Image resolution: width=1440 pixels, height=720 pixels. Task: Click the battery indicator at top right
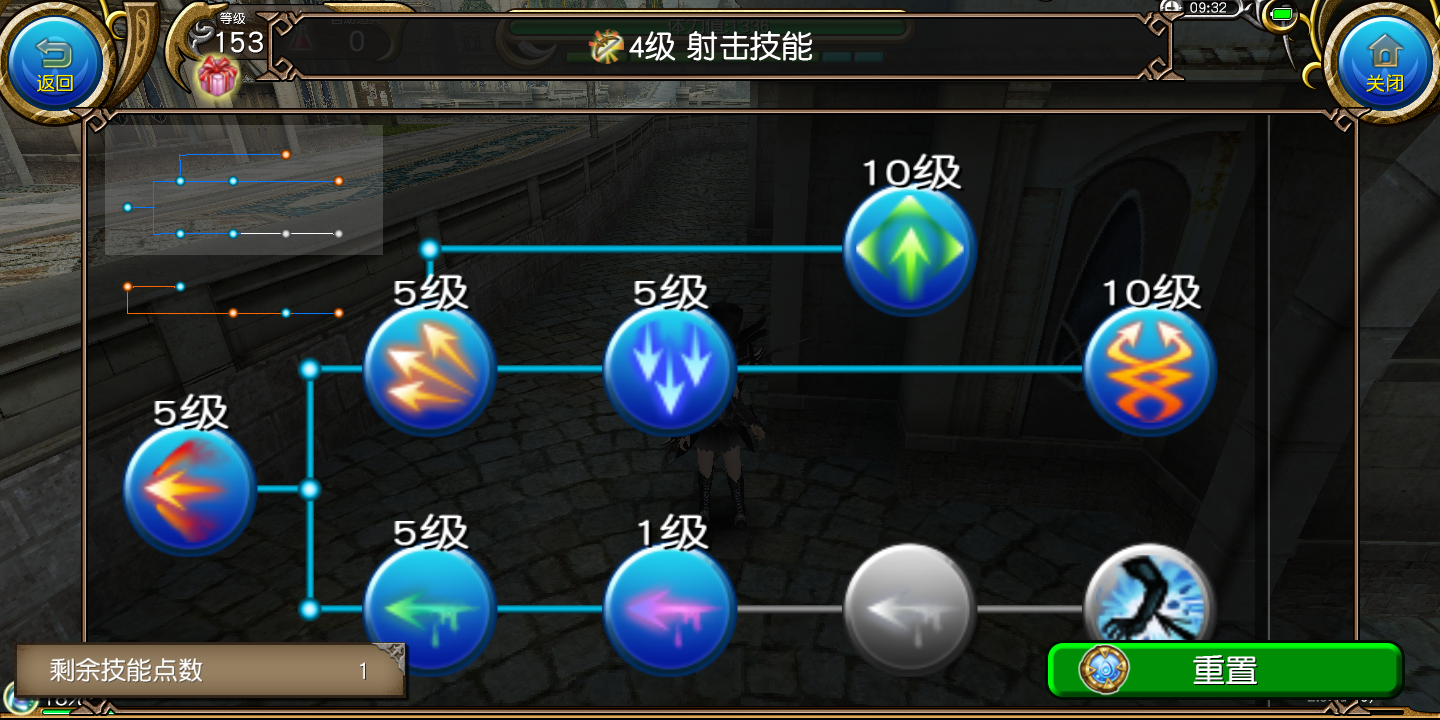pos(1281,16)
